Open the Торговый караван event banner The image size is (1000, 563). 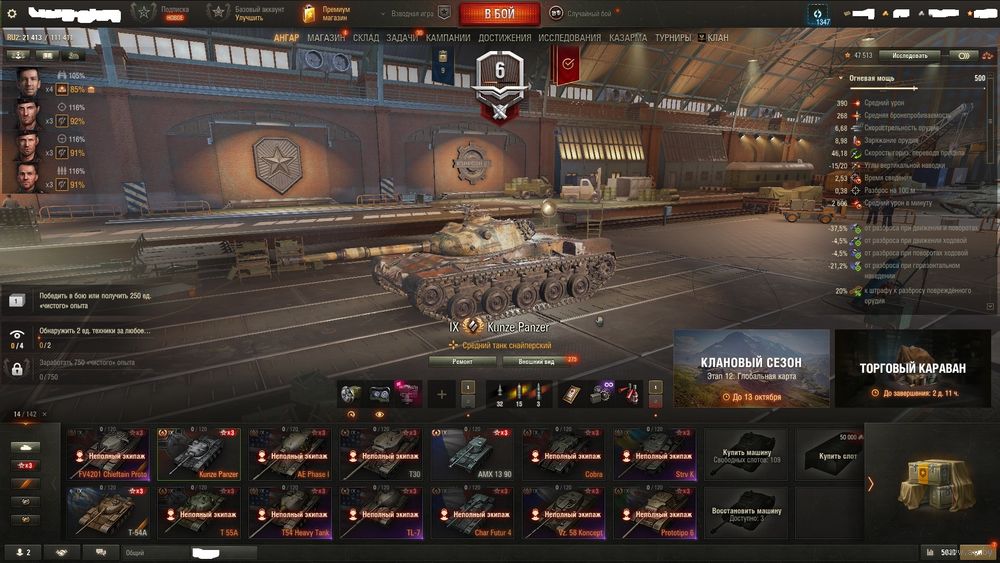[912, 368]
